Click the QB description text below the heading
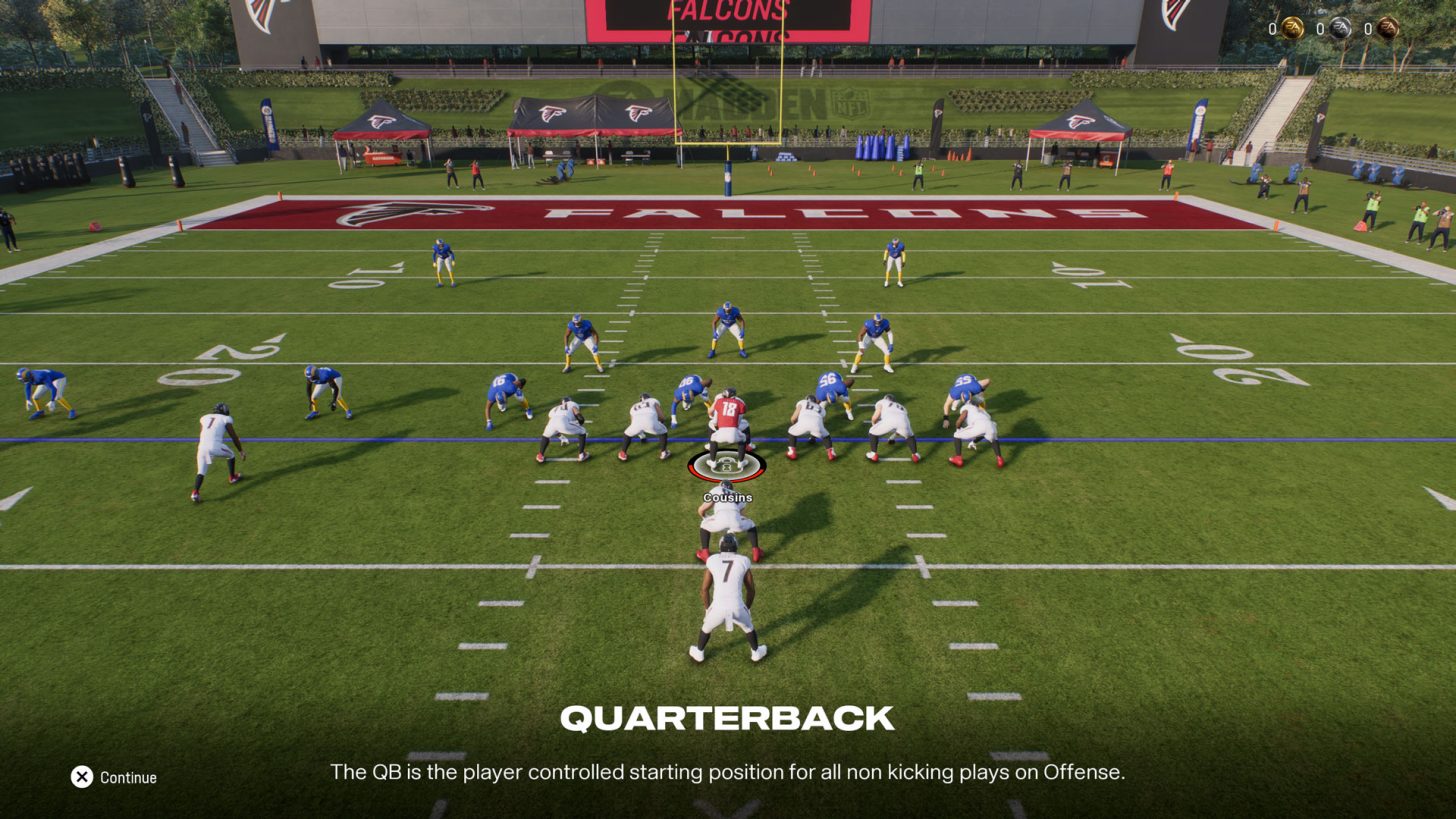 [727, 772]
